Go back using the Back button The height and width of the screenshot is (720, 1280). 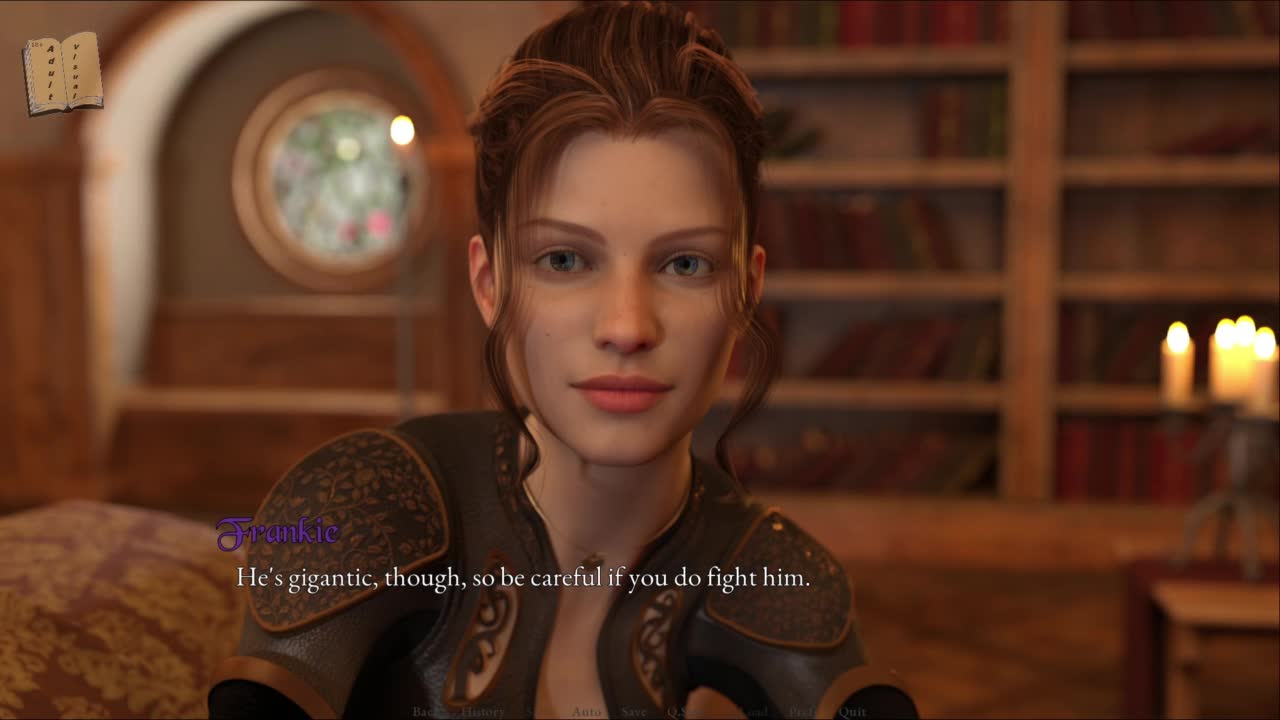tap(426, 712)
